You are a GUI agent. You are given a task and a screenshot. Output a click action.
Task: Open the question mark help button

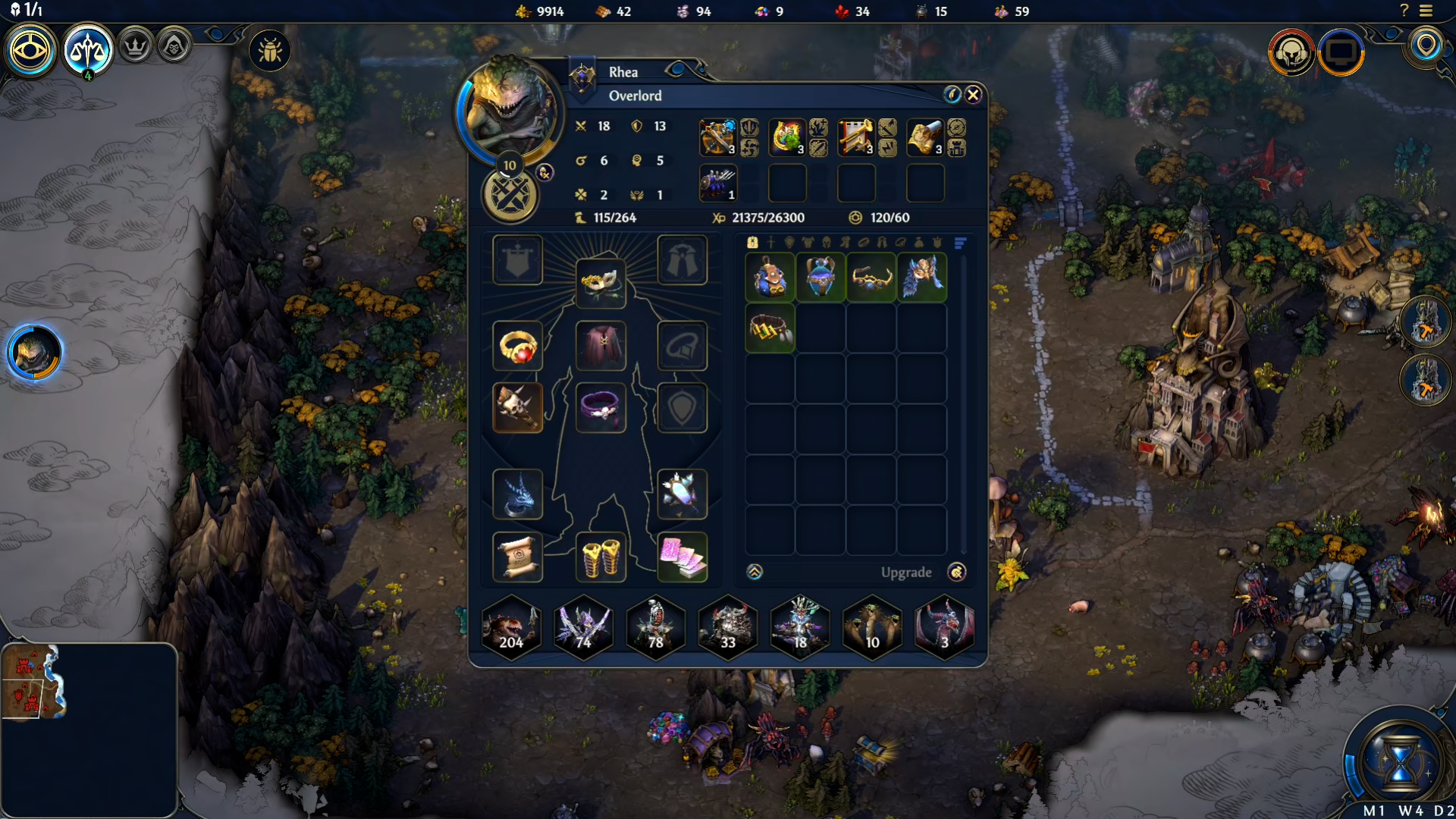click(x=1404, y=11)
